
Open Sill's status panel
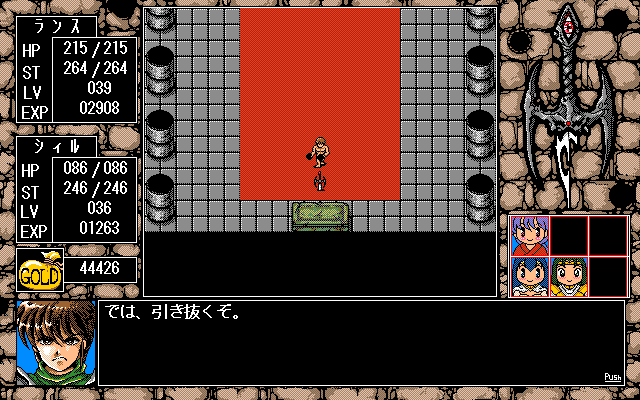[76, 190]
